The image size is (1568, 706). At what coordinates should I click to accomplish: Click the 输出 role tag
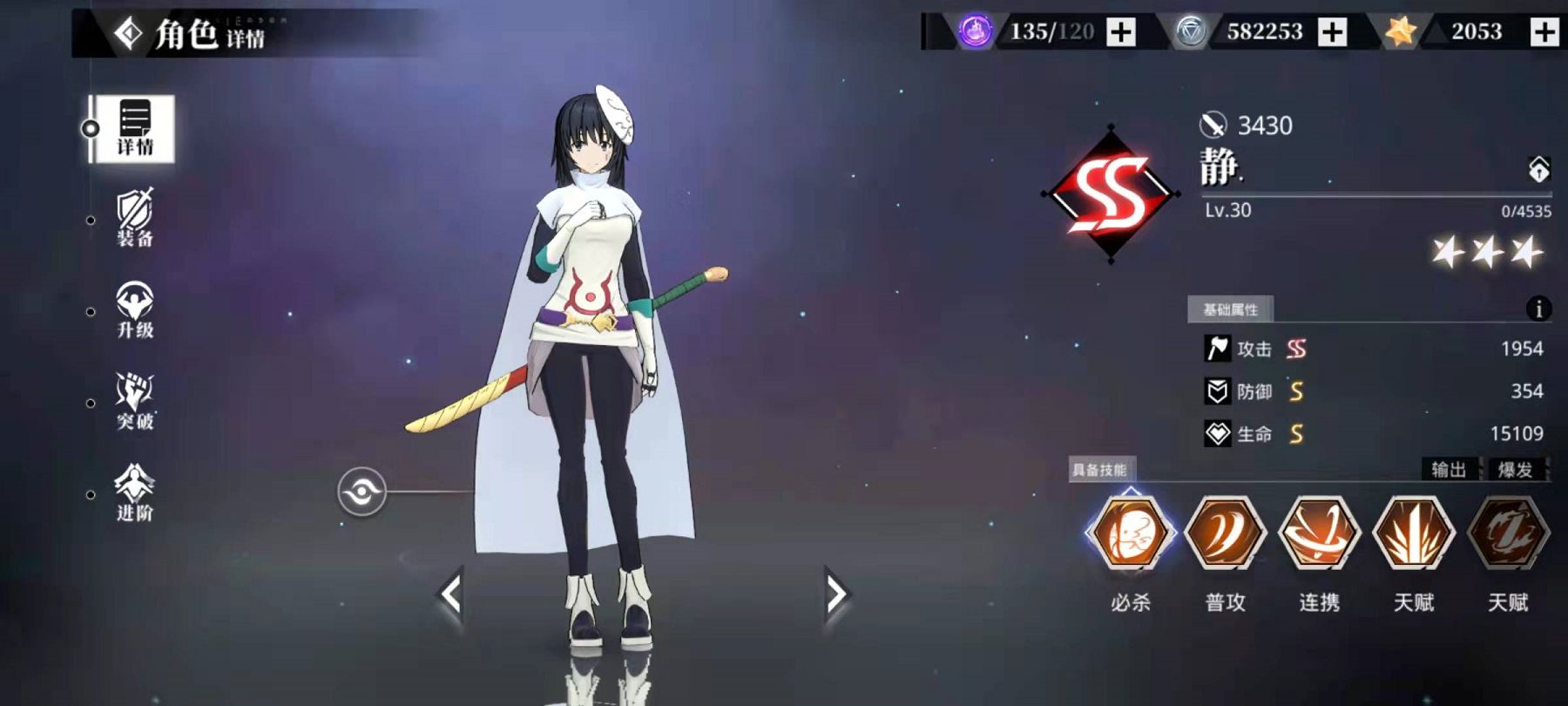1449,470
